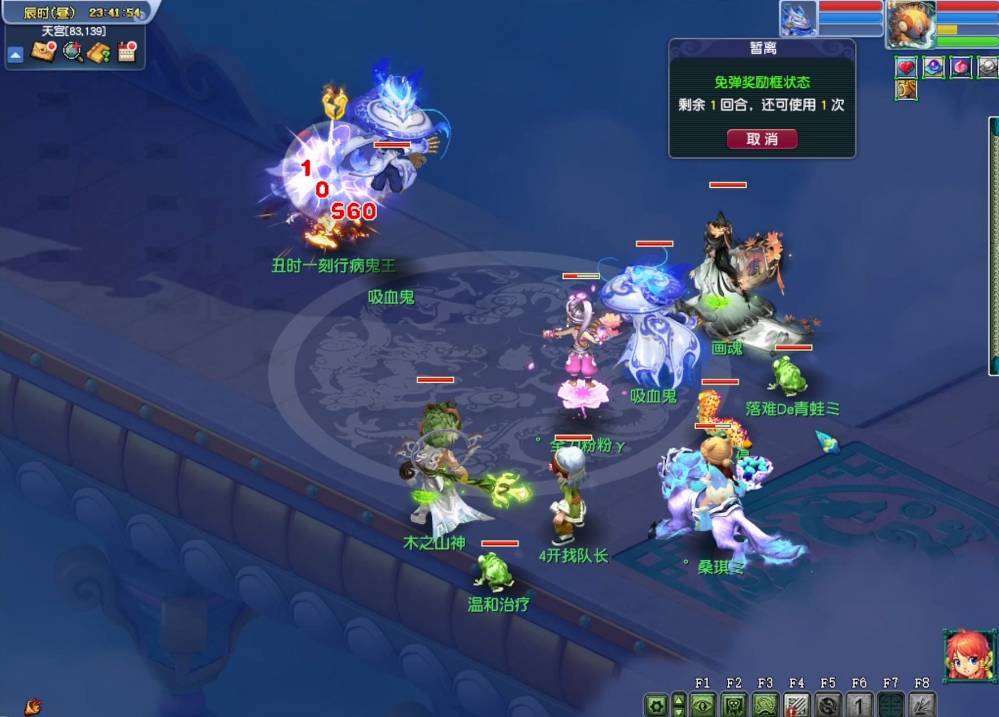
Task: Click the purple orb buff icon
Action: tap(934, 67)
